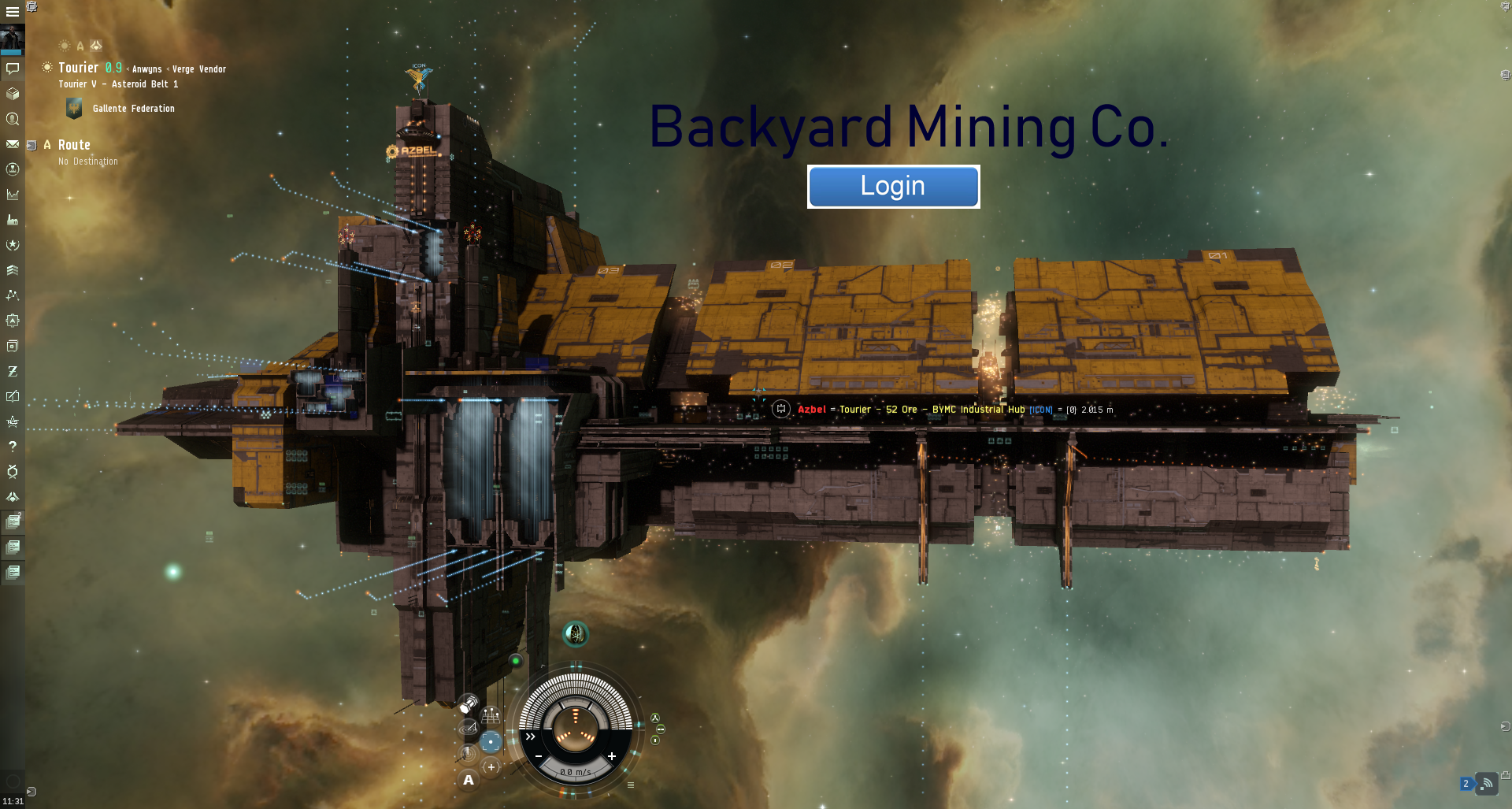
Task: Decrease ship speed with minus button
Action: coord(539,756)
